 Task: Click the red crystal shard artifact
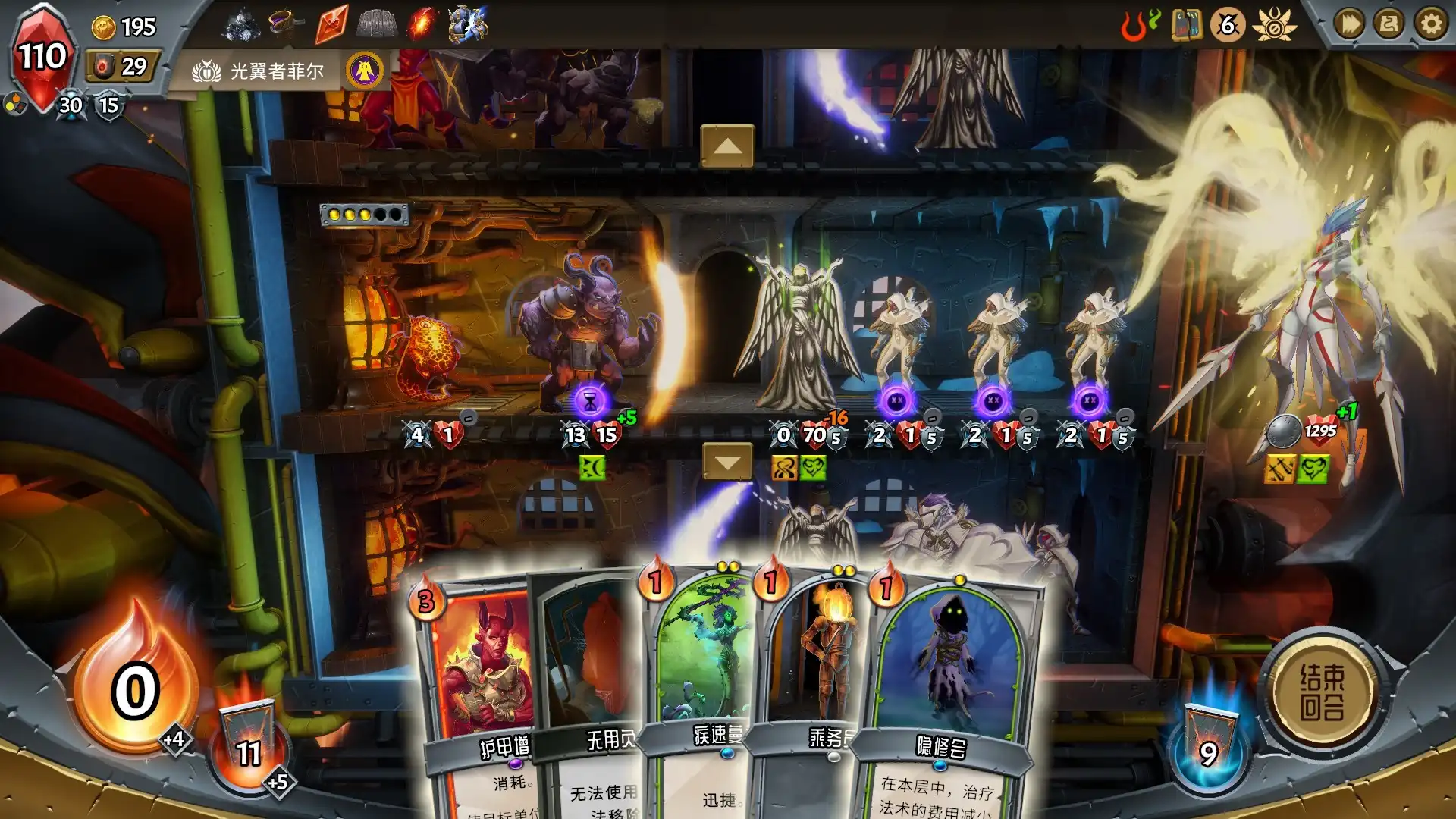point(330,23)
